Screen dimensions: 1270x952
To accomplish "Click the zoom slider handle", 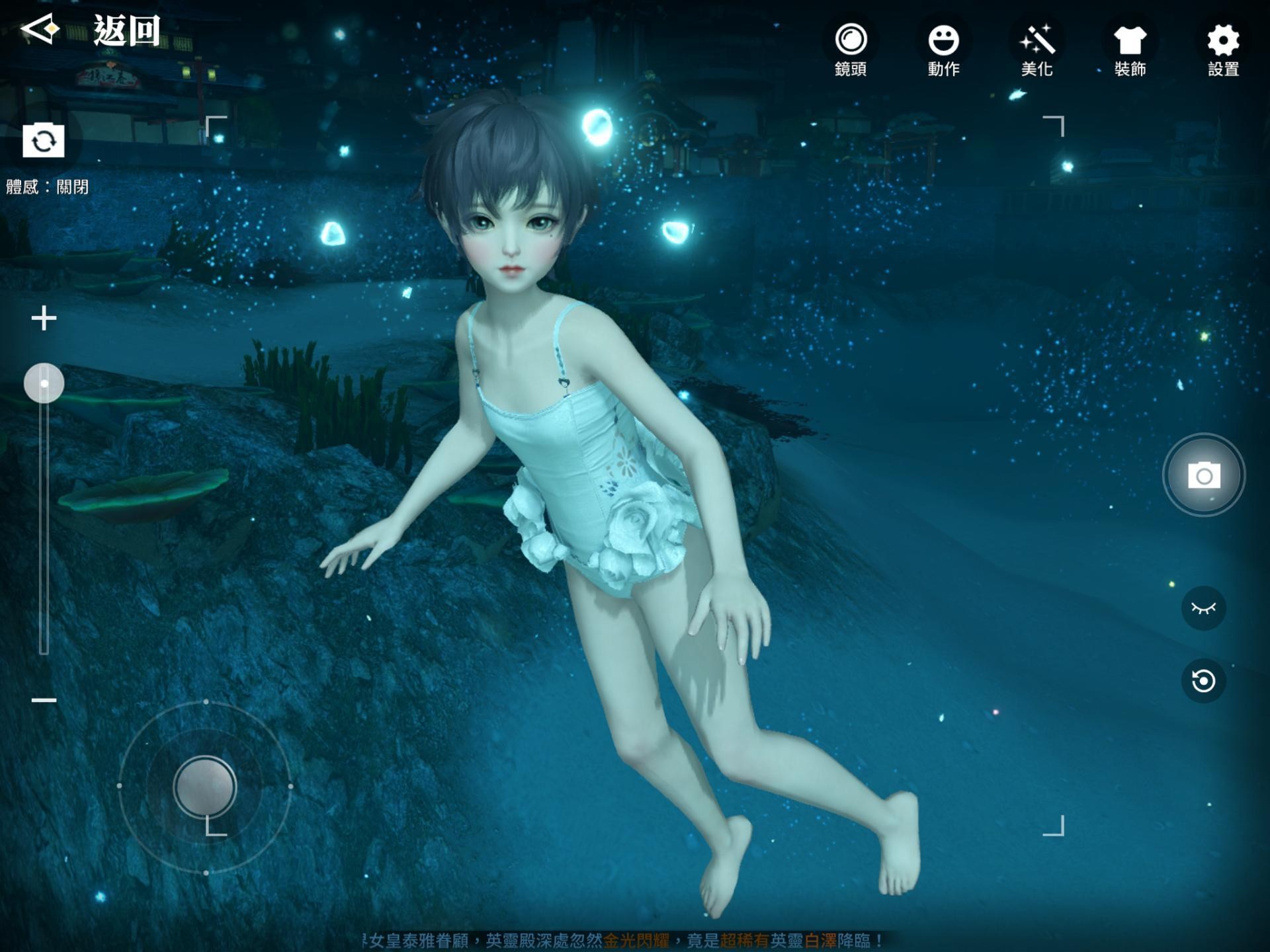I will [44, 383].
